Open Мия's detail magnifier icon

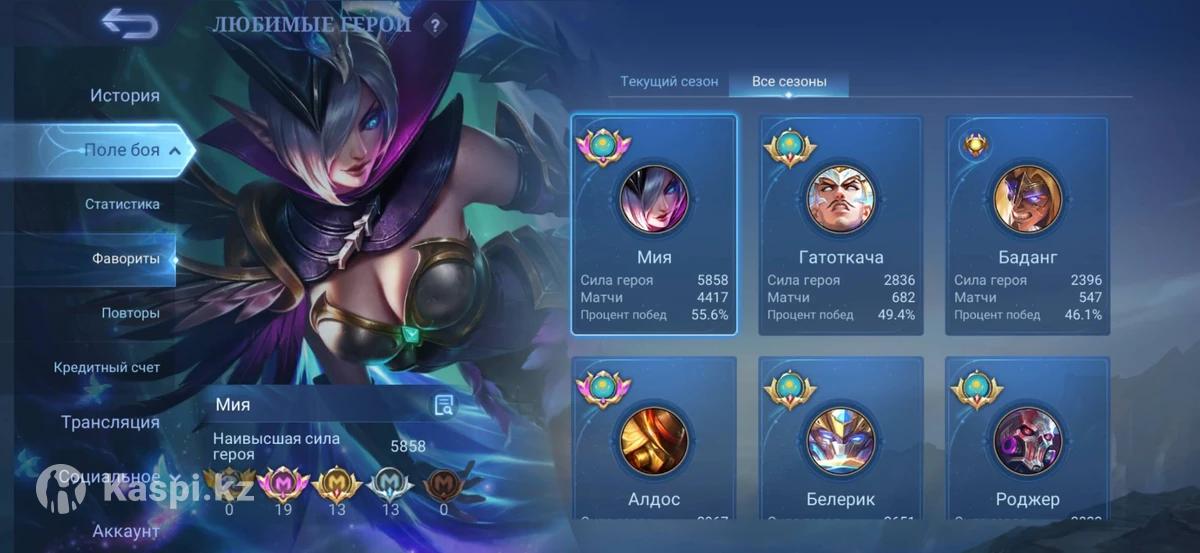[444, 405]
